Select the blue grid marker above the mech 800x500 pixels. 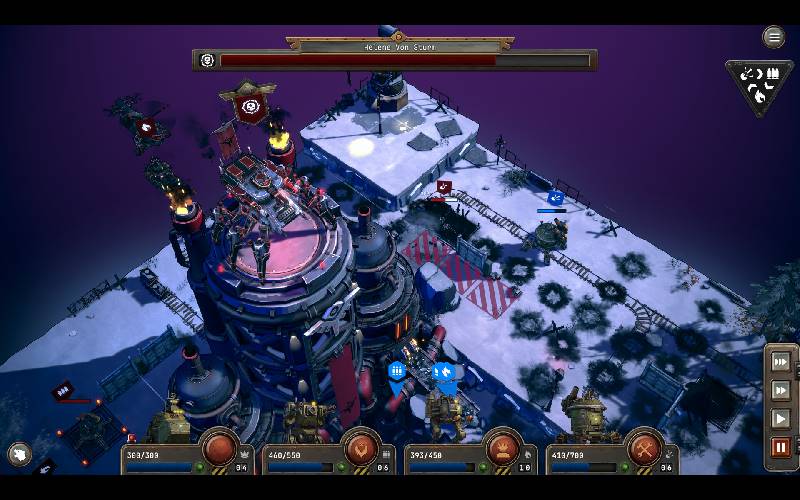(x=397, y=371)
